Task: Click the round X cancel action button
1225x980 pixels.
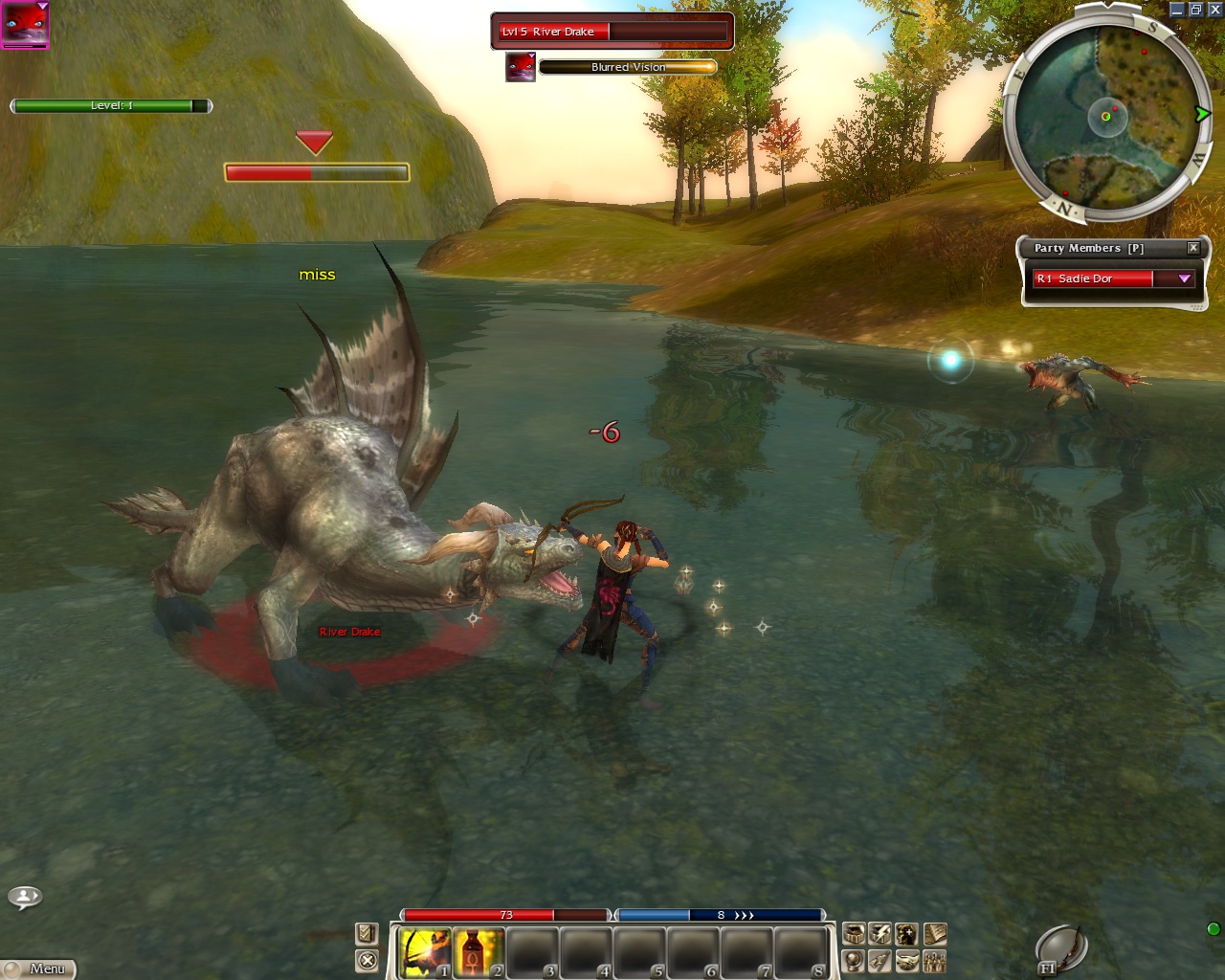Action: tap(367, 960)
